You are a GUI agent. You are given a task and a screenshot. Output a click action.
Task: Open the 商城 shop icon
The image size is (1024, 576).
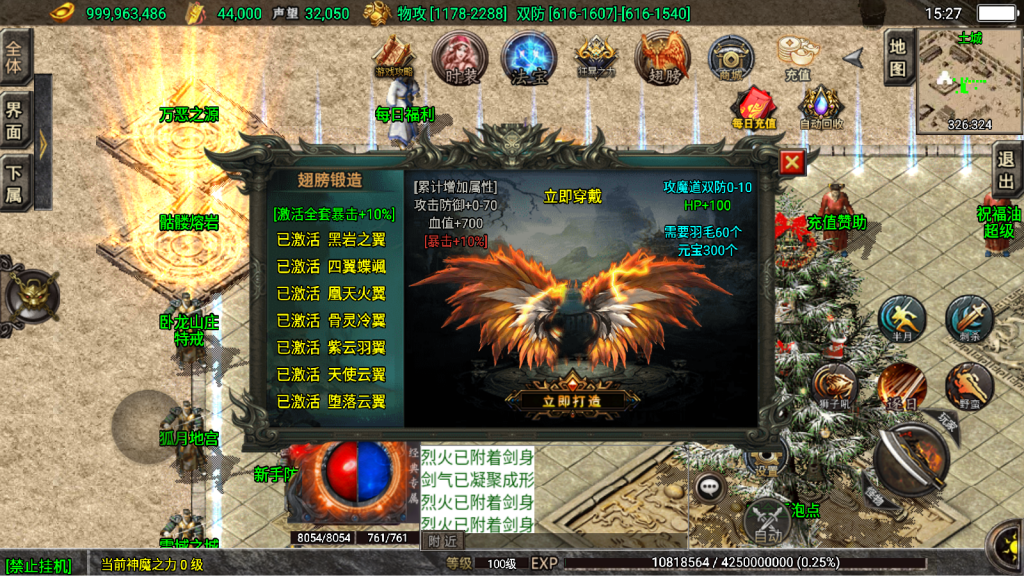tap(731, 58)
